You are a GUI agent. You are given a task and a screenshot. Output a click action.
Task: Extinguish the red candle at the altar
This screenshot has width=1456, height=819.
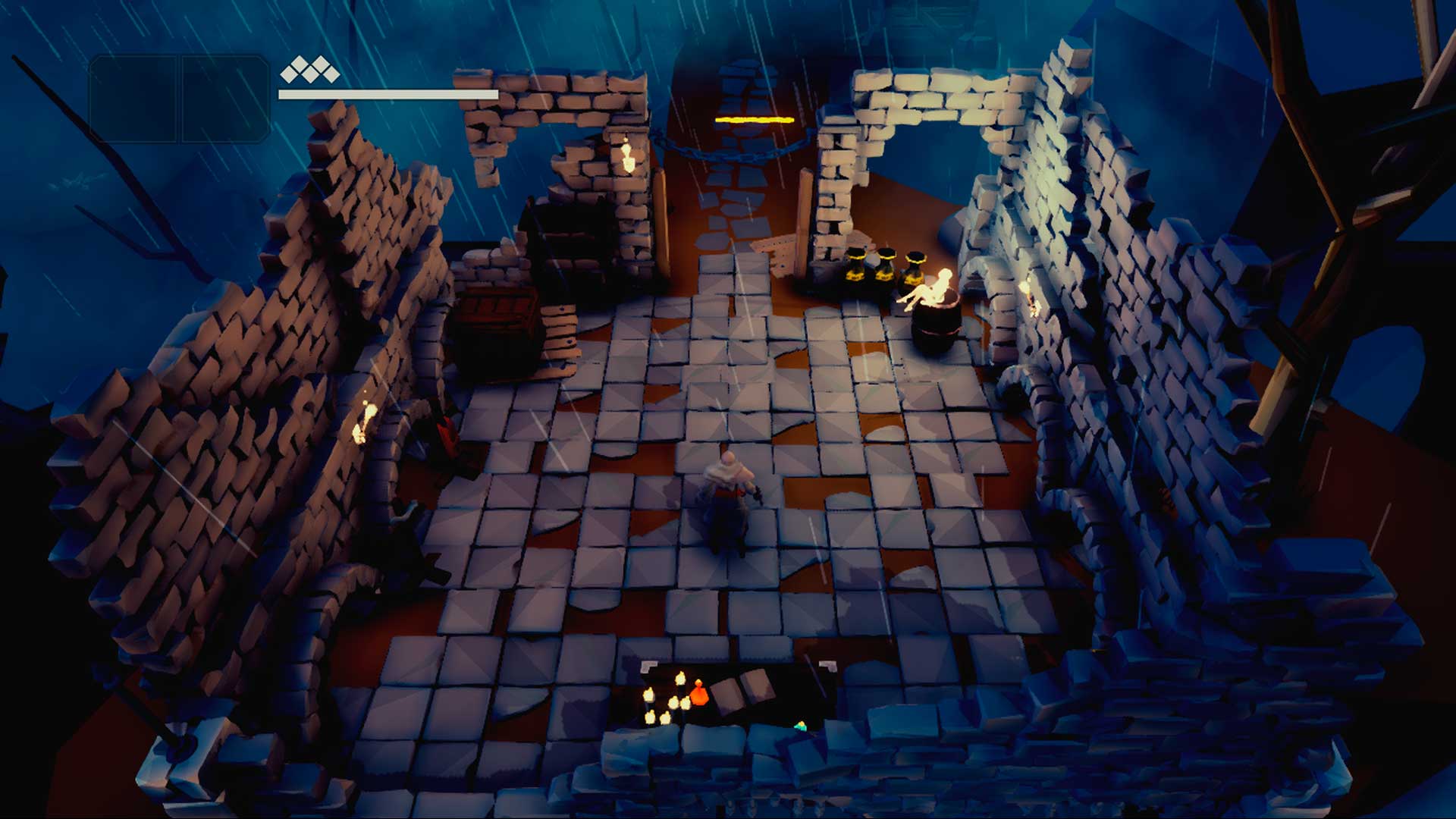(699, 694)
